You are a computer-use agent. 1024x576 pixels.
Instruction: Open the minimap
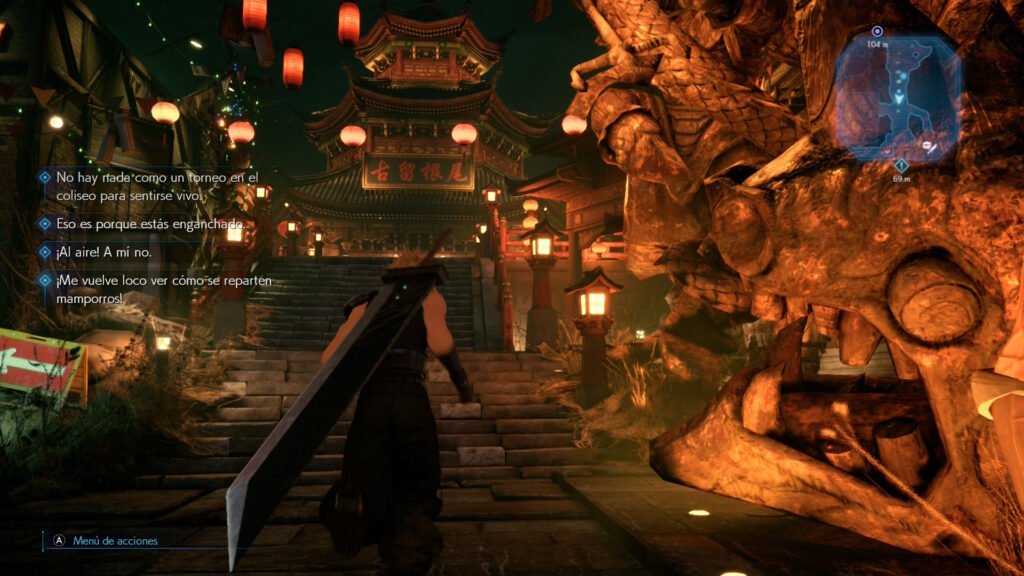[x=898, y=97]
